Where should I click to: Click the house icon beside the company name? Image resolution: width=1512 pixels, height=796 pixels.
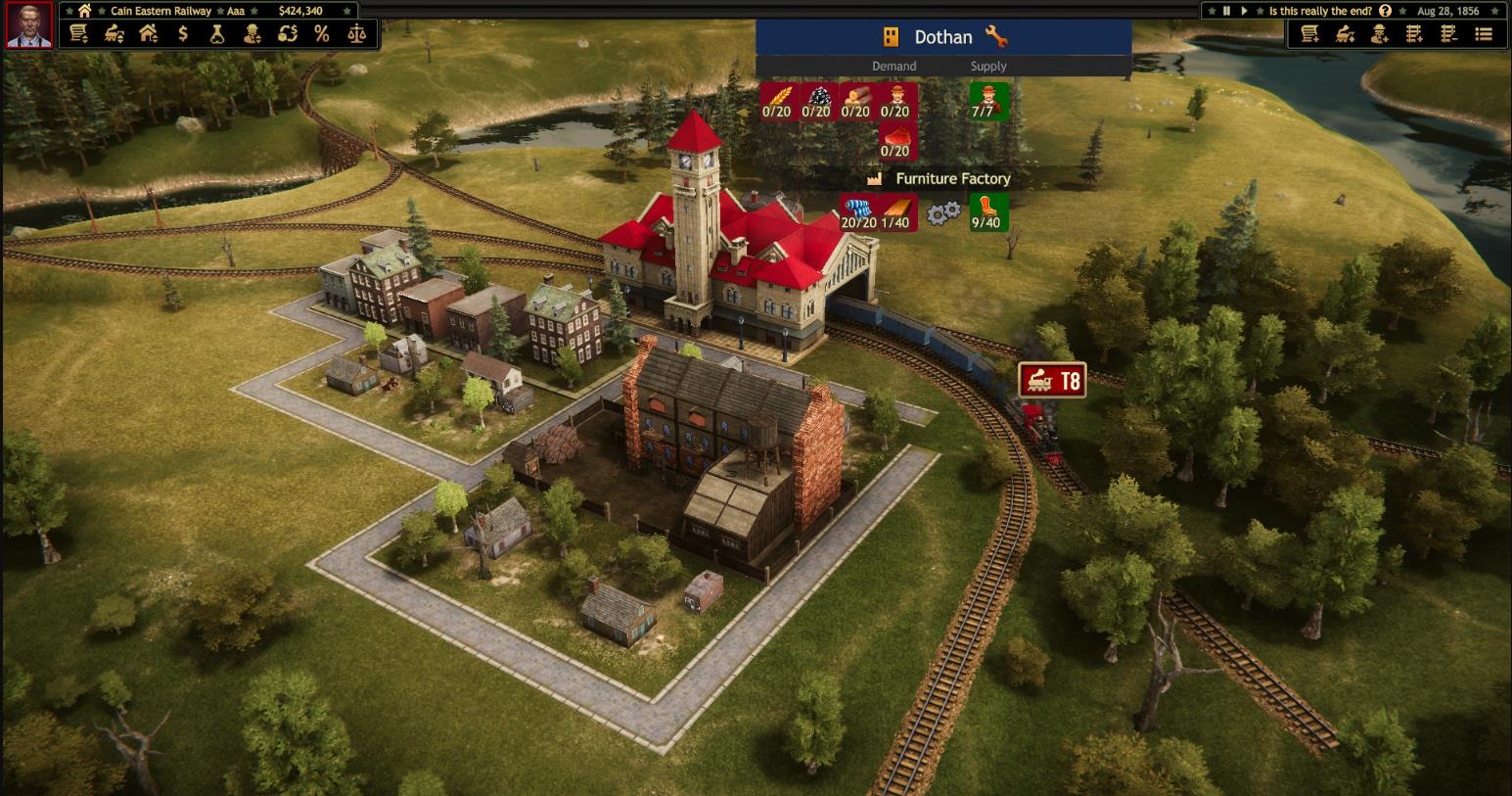tap(85, 11)
